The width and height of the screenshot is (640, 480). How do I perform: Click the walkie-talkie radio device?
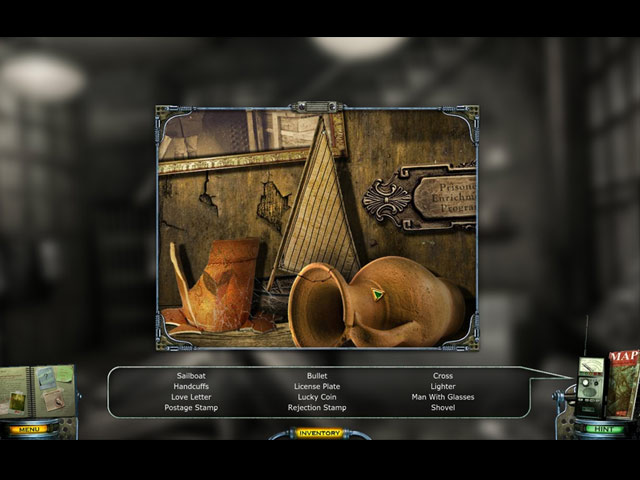(x=591, y=385)
